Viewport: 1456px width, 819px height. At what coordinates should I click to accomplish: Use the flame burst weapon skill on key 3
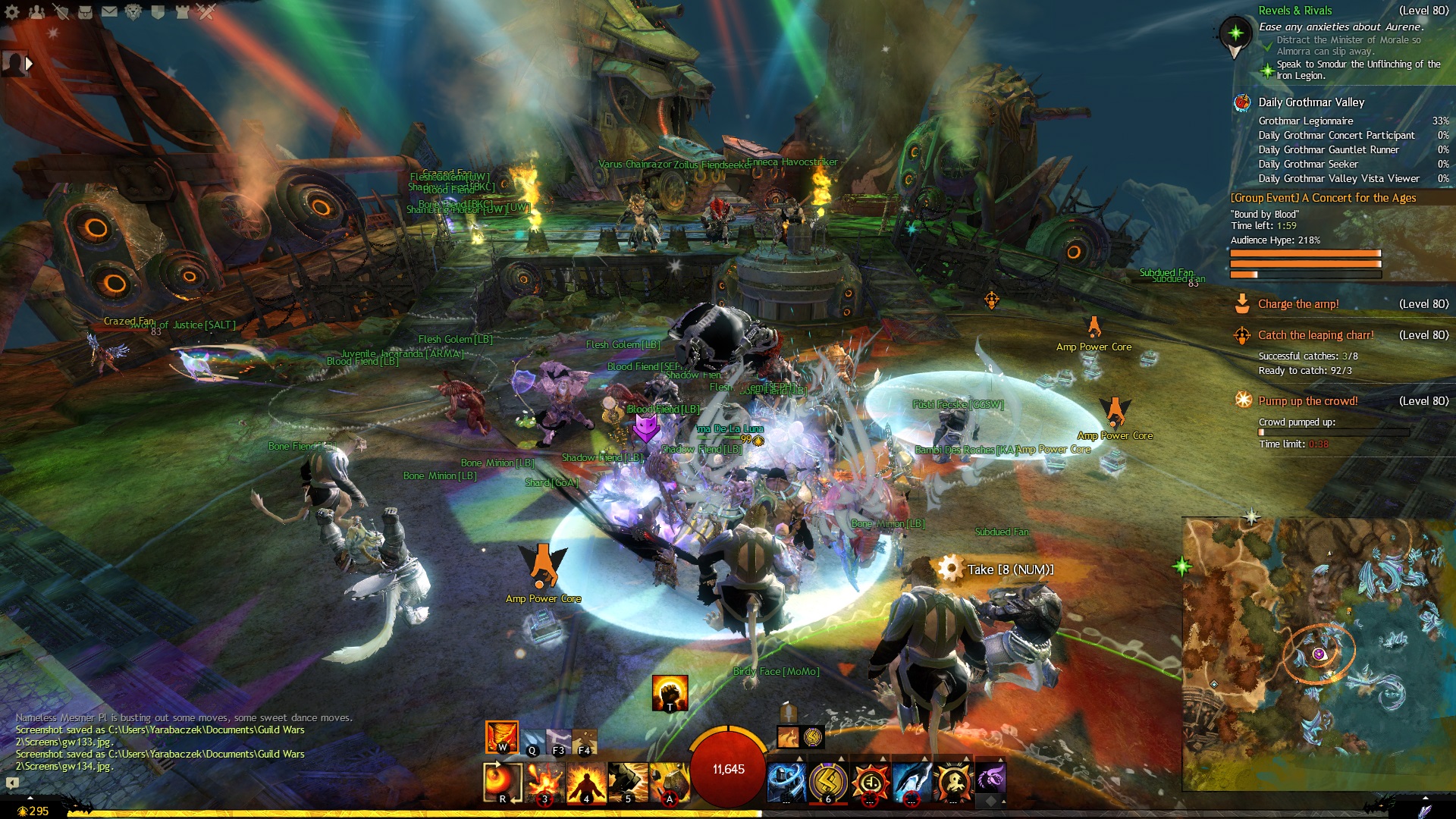tap(544, 782)
